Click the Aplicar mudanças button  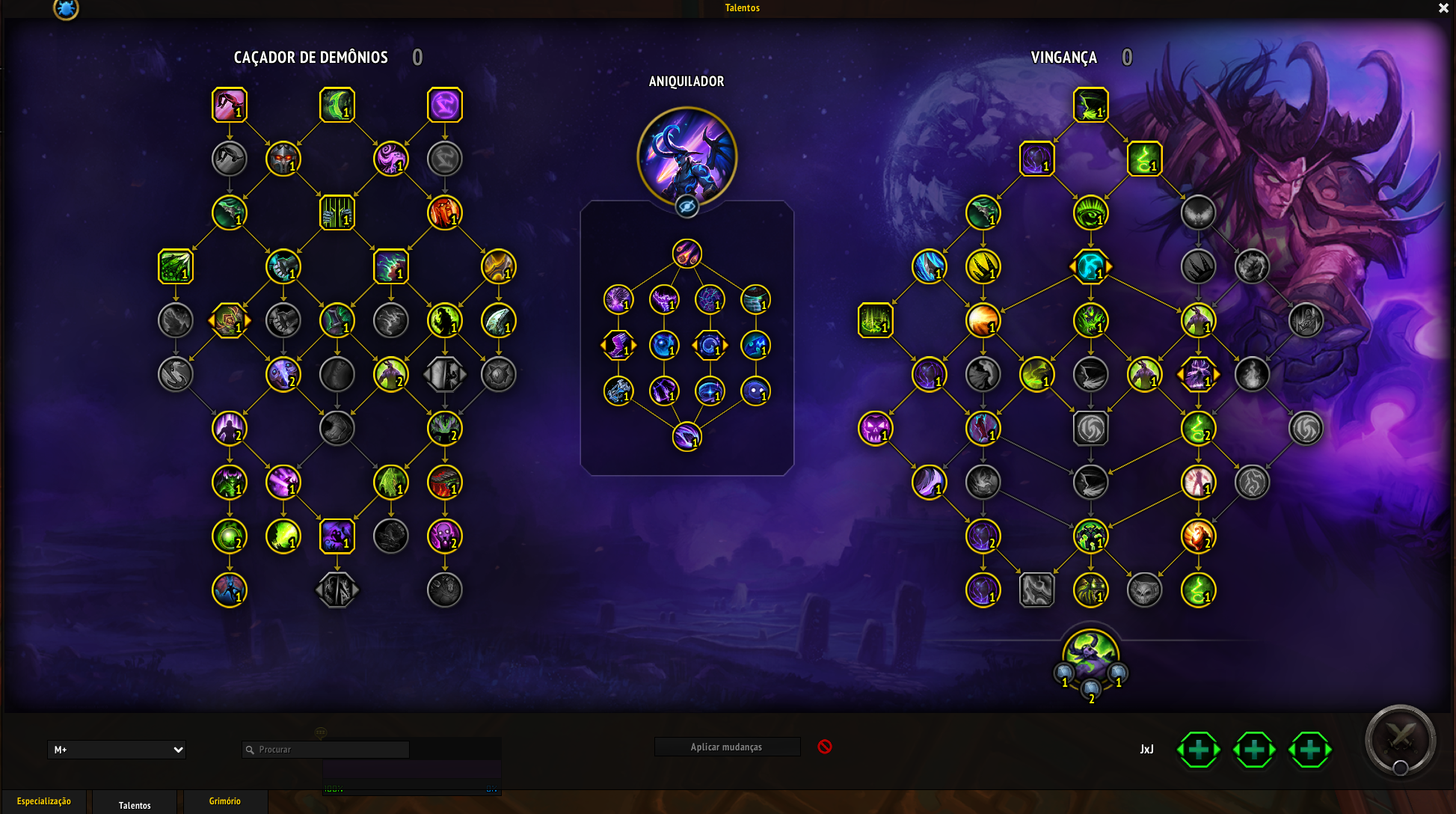click(x=726, y=747)
